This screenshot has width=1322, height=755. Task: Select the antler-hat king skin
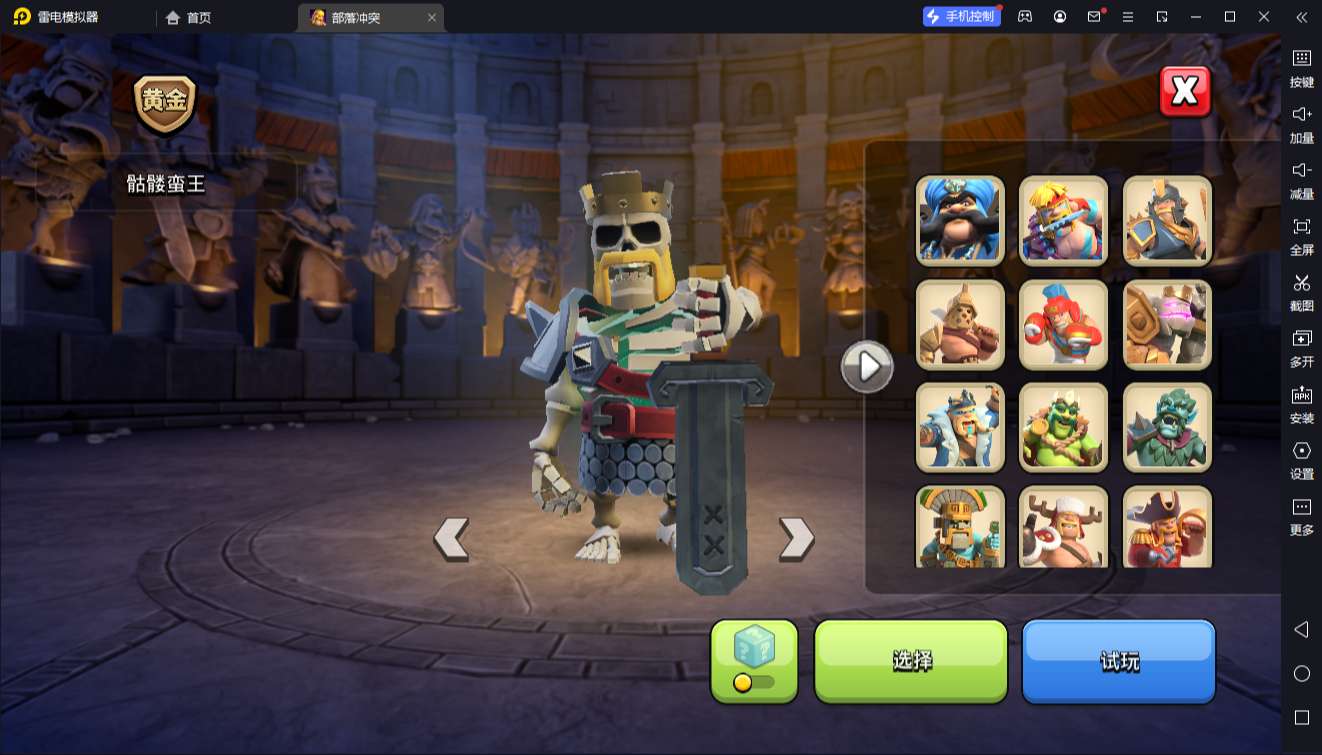click(1063, 526)
